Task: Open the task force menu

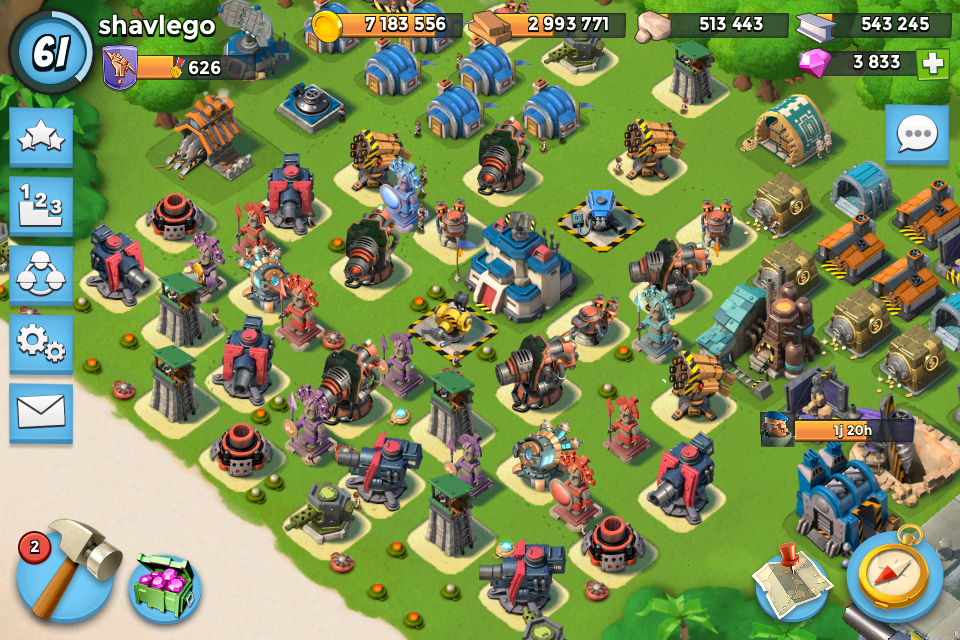Action: 41,273
